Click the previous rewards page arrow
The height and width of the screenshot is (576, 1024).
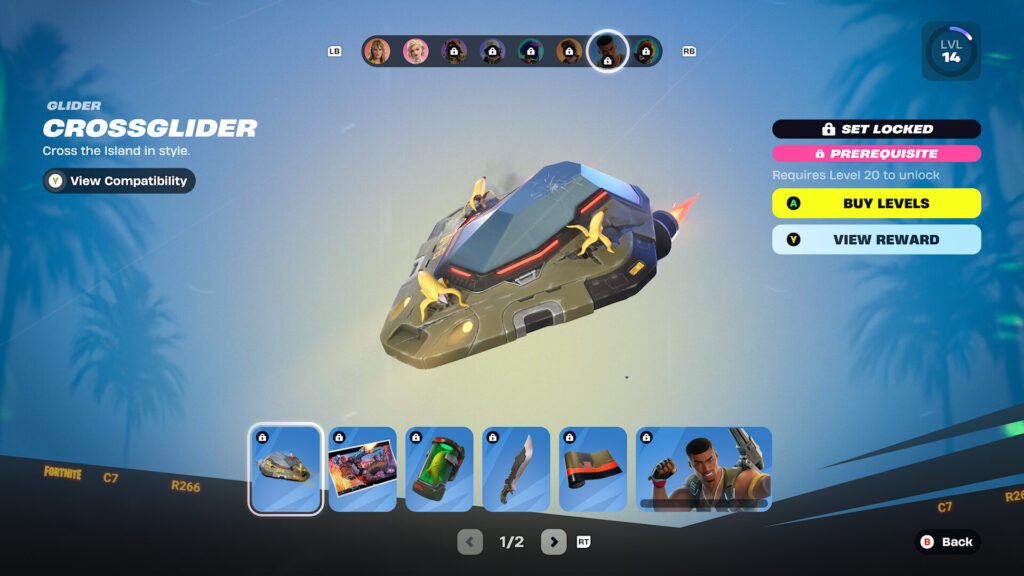470,542
